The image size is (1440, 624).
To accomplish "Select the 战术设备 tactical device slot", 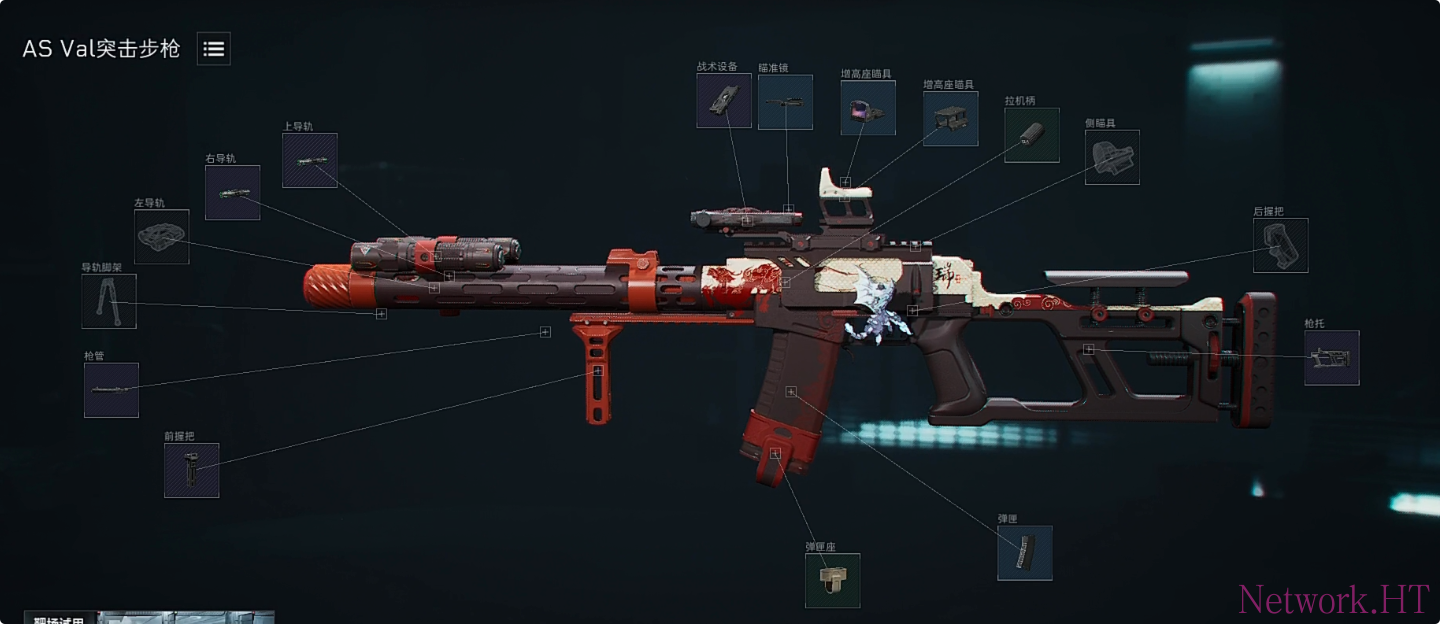I will [724, 101].
